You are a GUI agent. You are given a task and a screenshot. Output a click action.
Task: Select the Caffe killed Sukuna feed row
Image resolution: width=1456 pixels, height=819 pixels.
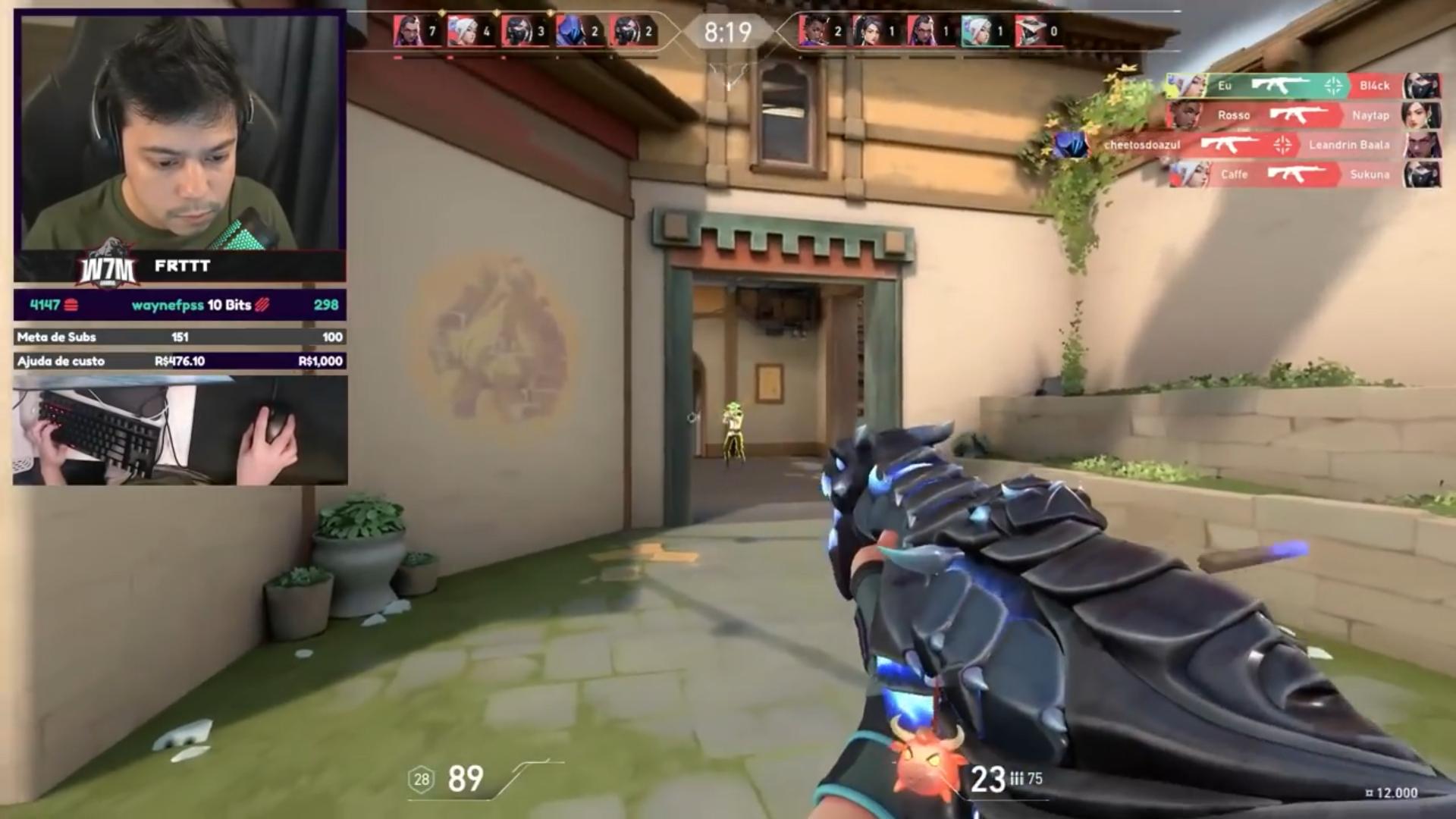tap(1301, 174)
